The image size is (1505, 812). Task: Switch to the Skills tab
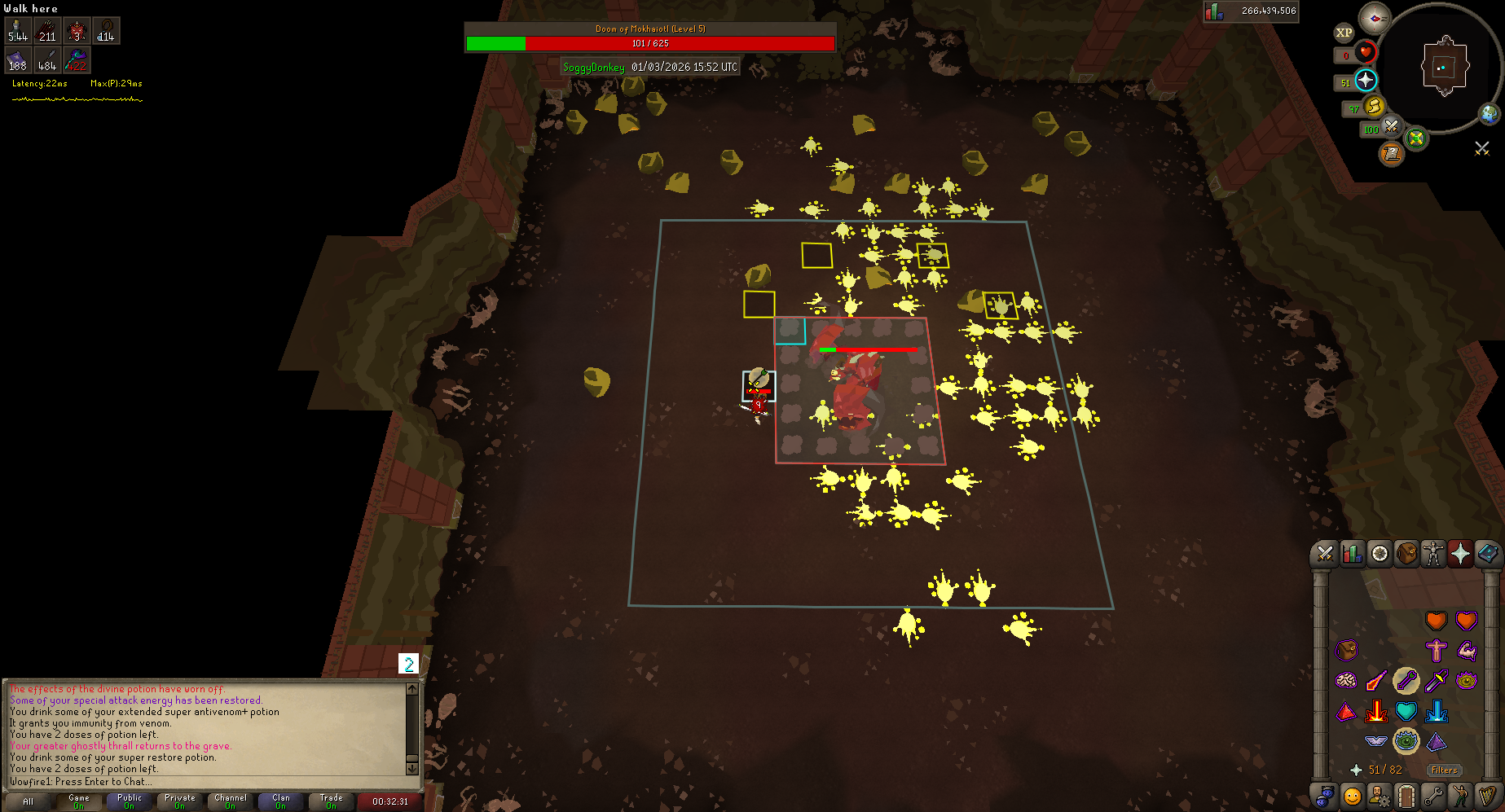pyautogui.click(x=1353, y=554)
